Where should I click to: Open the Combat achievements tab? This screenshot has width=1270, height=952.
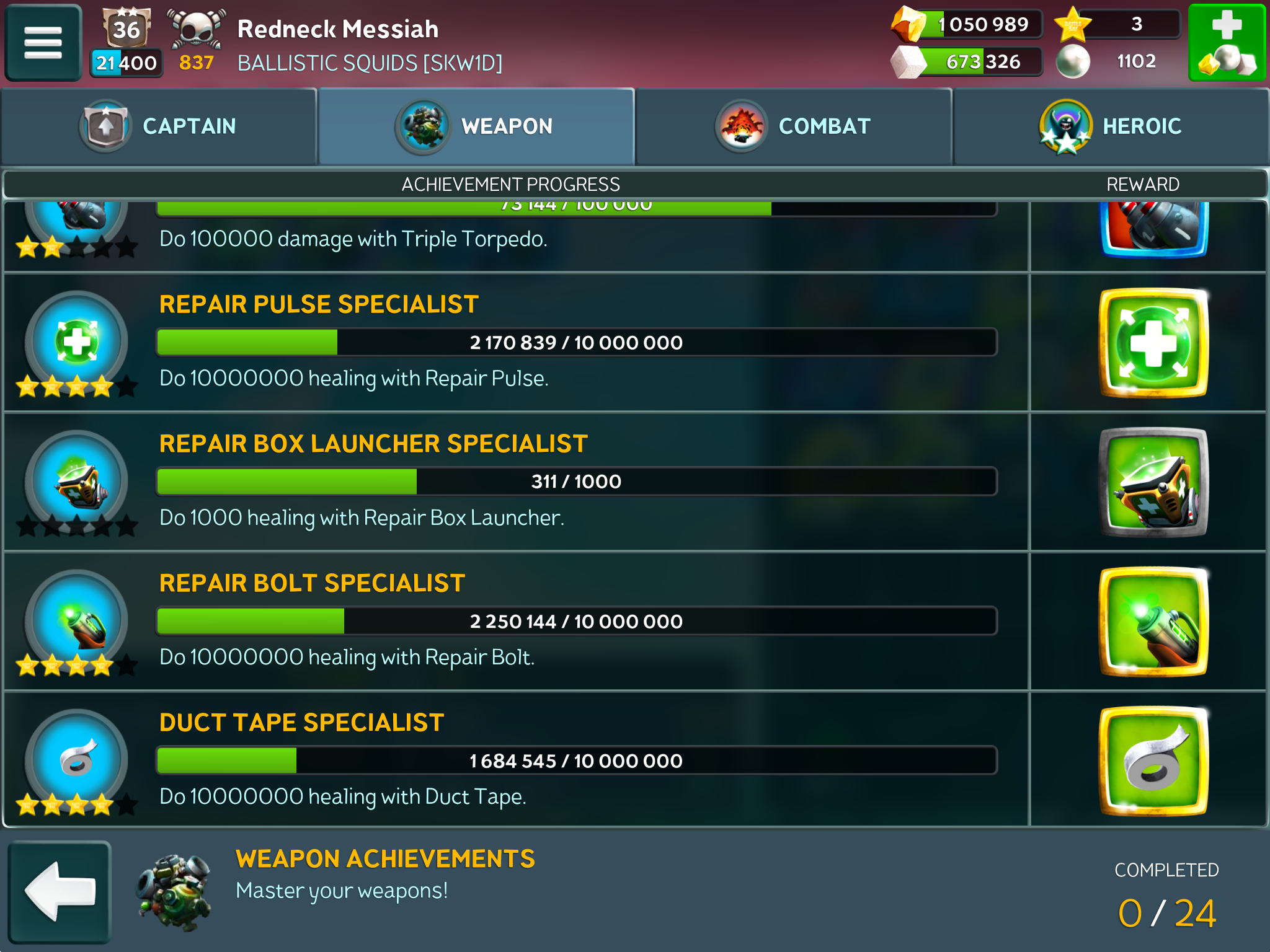click(794, 126)
